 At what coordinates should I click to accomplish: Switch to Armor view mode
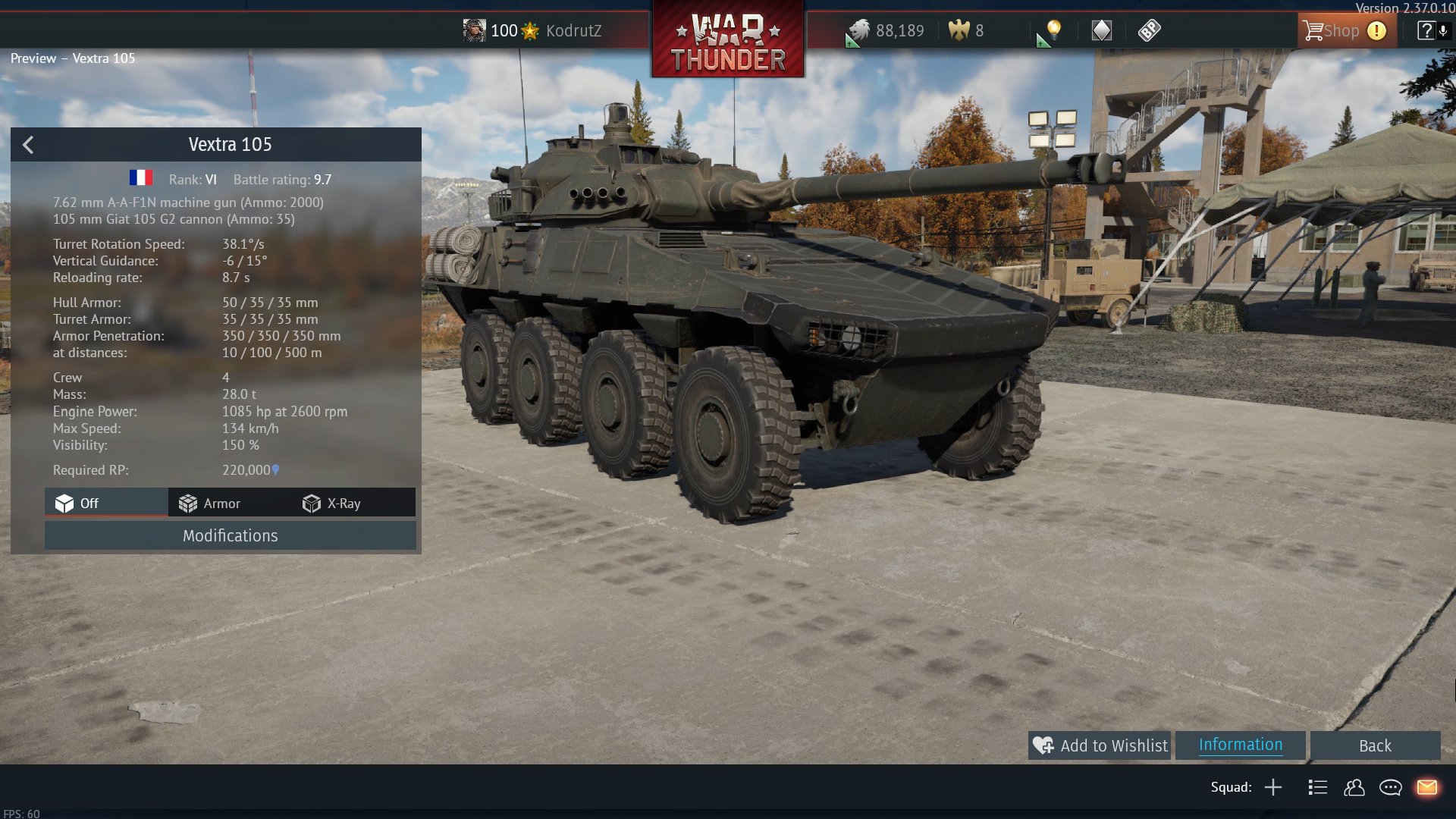(x=210, y=504)
